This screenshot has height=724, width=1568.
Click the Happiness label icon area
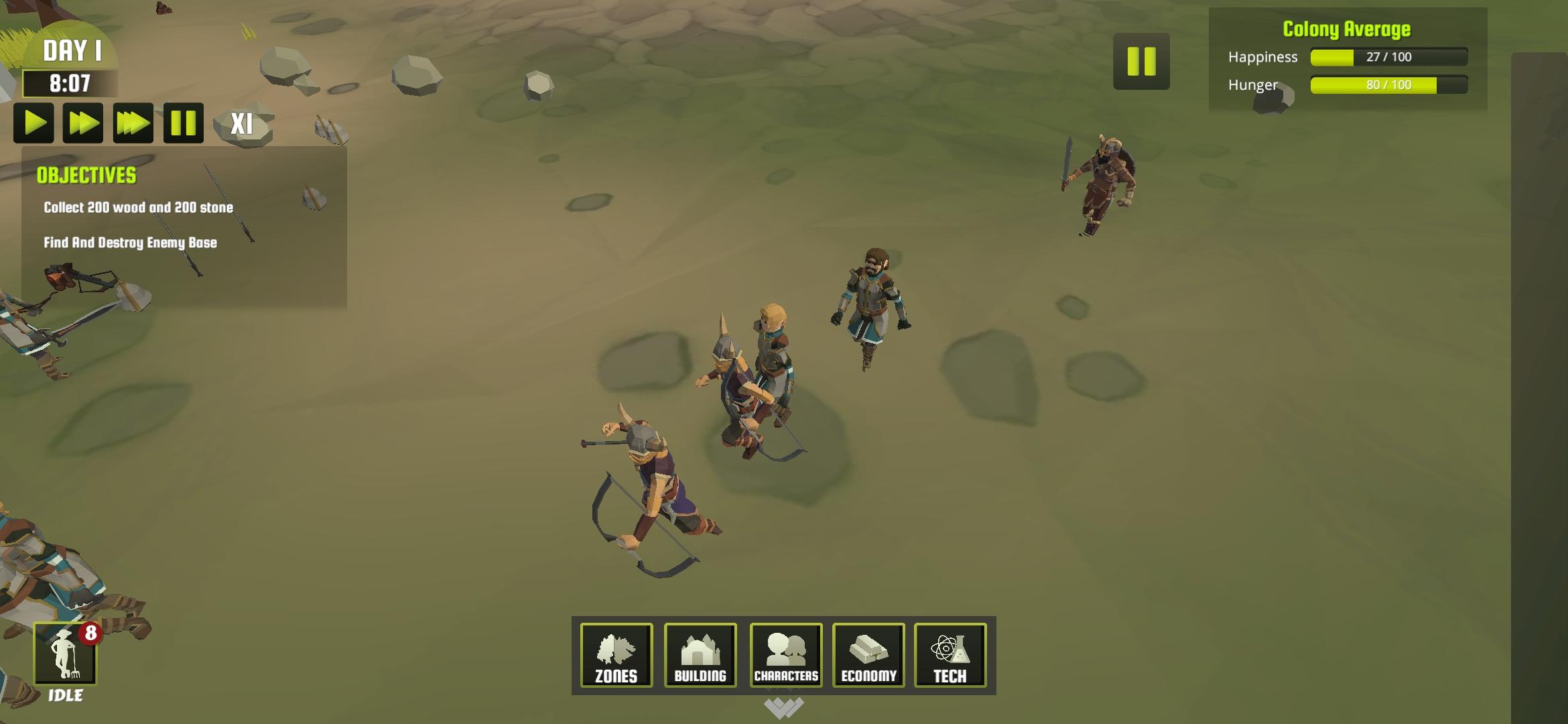(x=1262, y=57)
